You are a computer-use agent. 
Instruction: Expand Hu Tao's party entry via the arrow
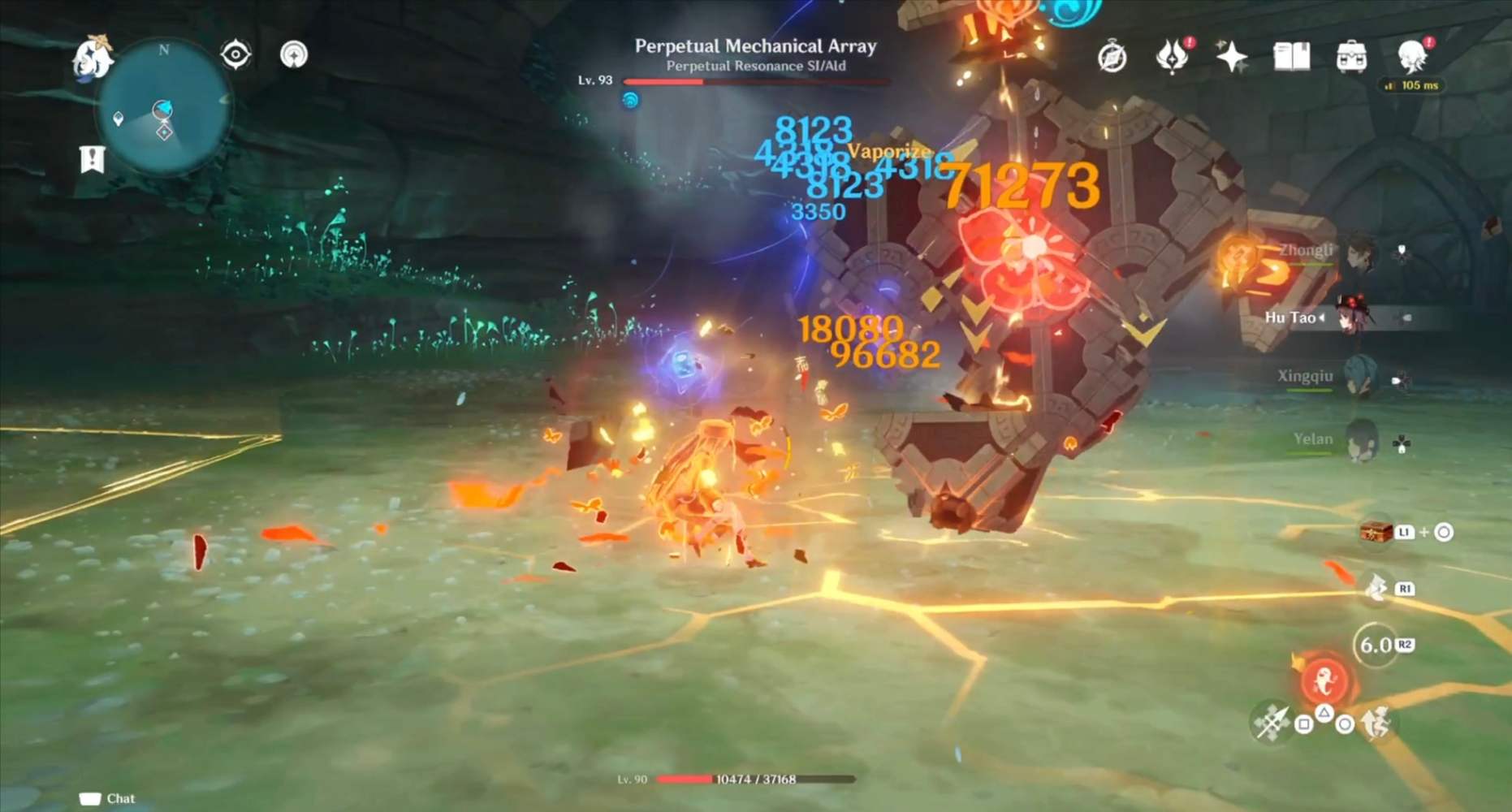(1324, 317)
